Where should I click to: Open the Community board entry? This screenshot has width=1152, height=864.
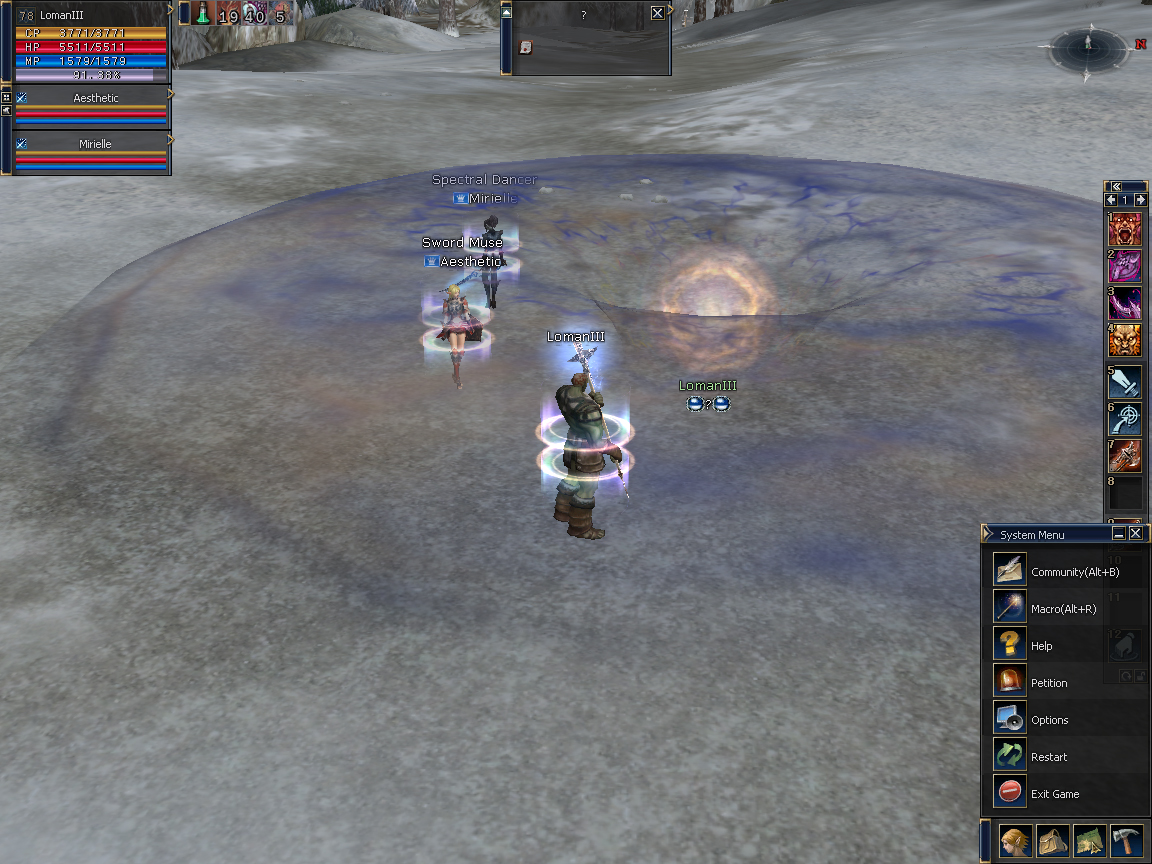(x=1010, y=571)
